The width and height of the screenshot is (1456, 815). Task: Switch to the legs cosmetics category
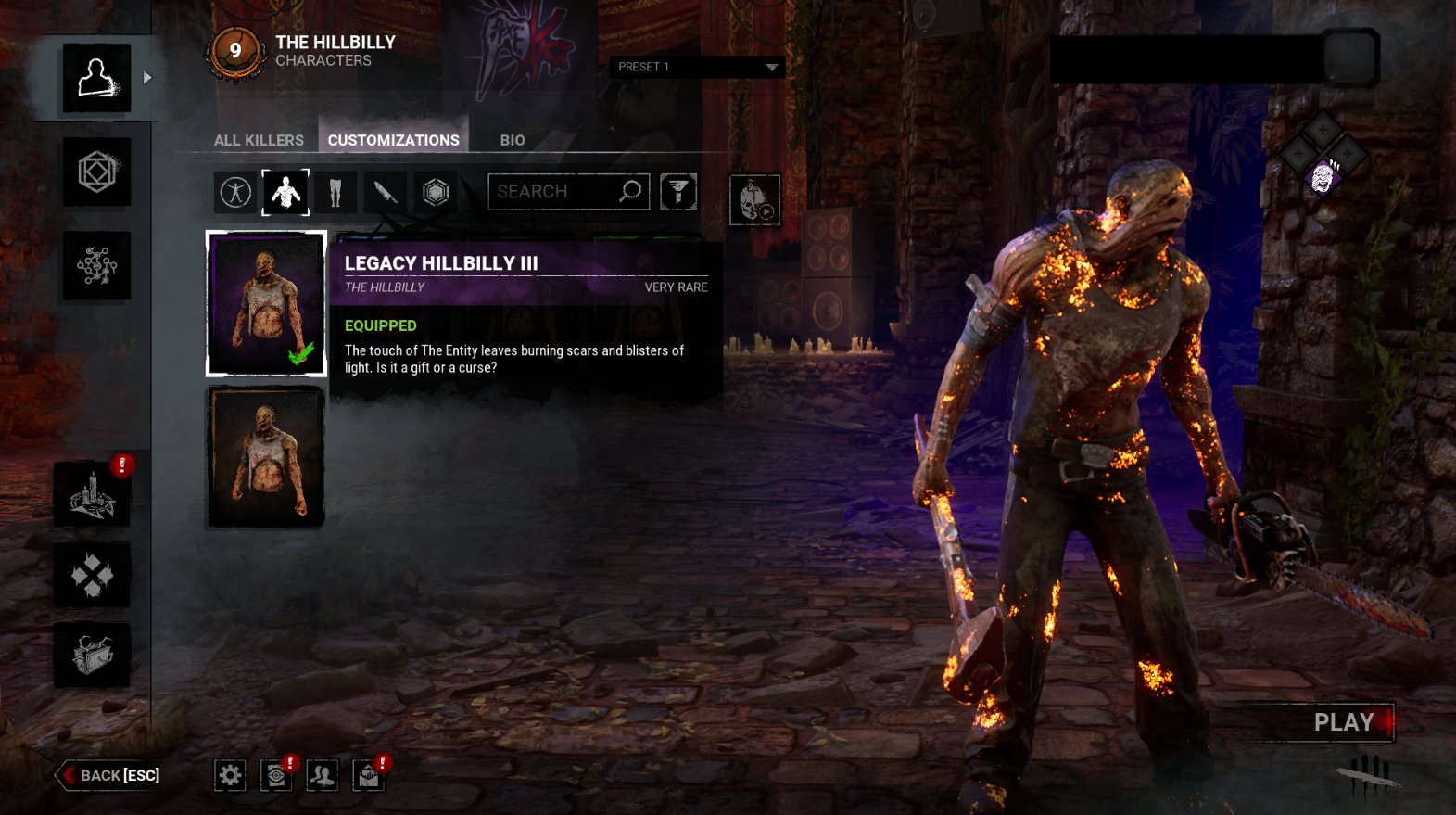coord(336,193)
